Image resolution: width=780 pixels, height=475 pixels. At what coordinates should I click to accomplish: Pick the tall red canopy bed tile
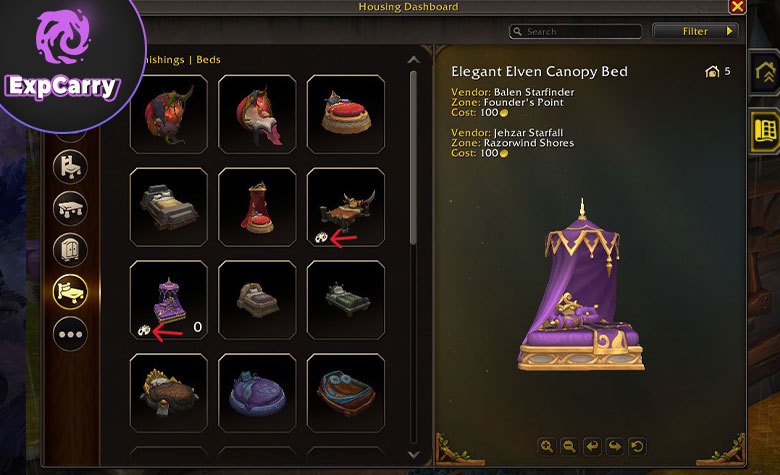coord(257,206)
